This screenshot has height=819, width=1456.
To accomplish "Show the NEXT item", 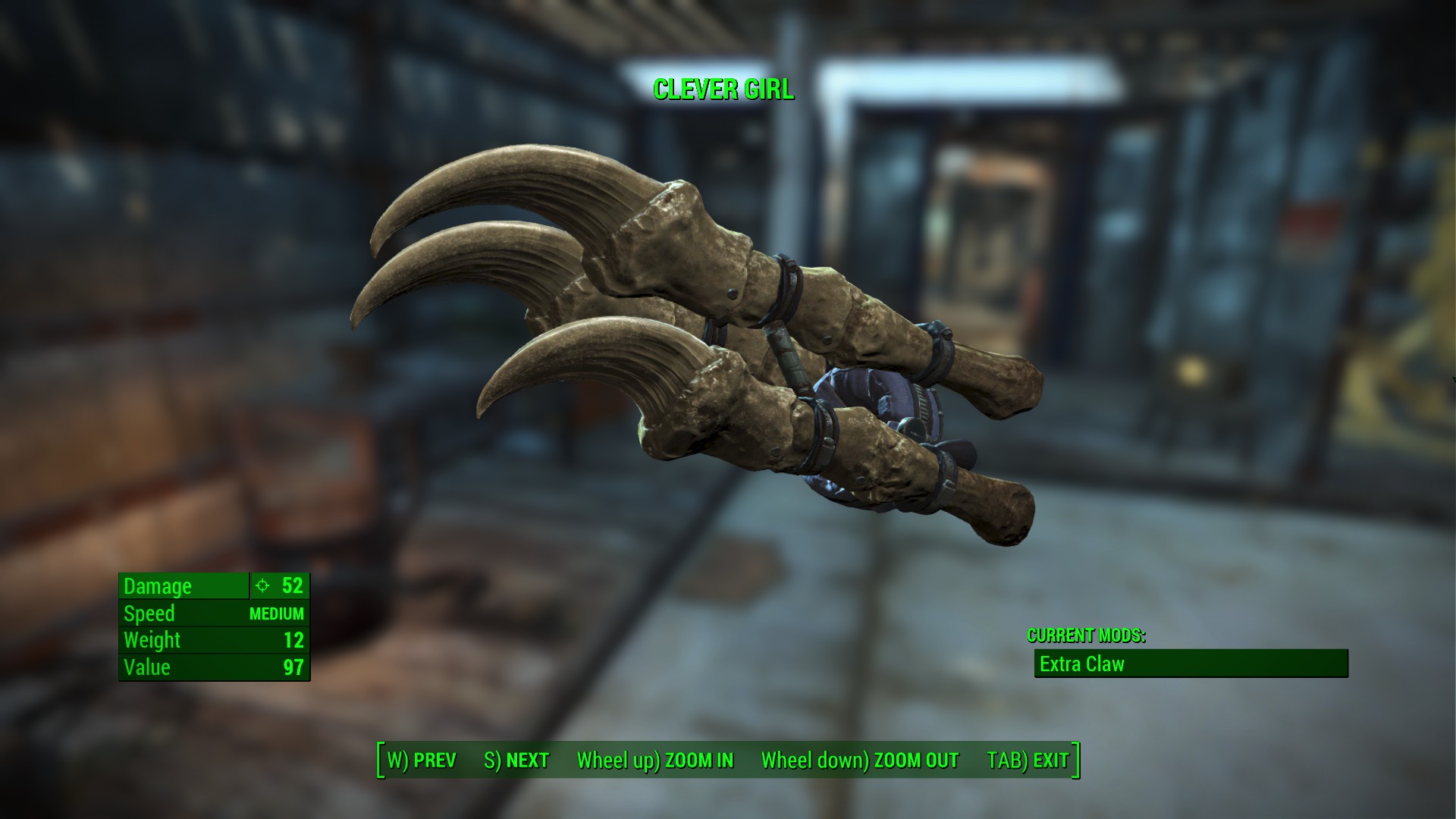I will pyautogui.click(x=516, y=761).
